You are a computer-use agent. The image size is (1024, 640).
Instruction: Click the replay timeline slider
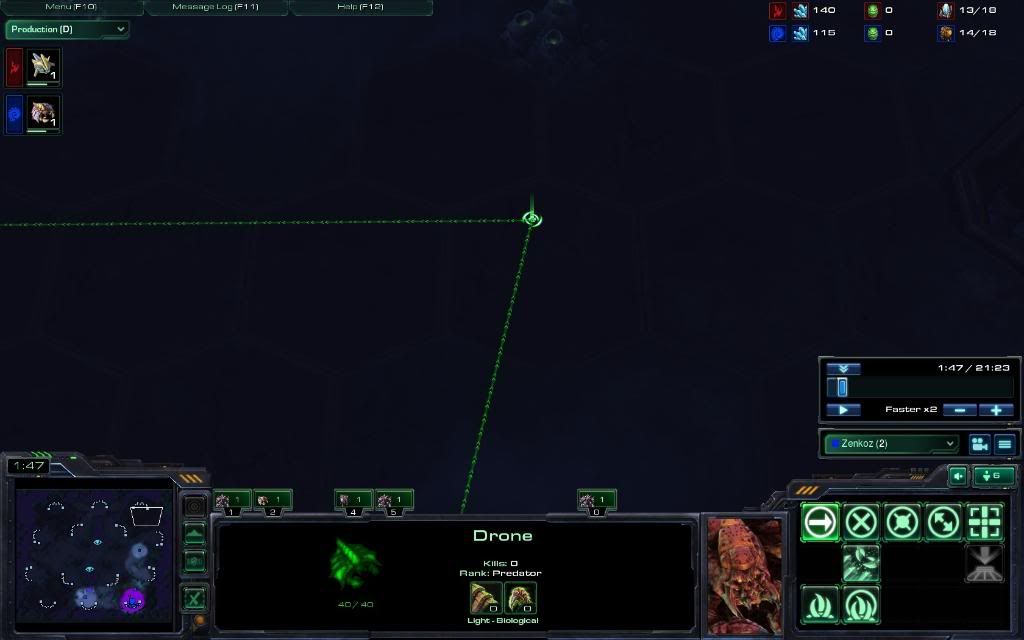842,387
